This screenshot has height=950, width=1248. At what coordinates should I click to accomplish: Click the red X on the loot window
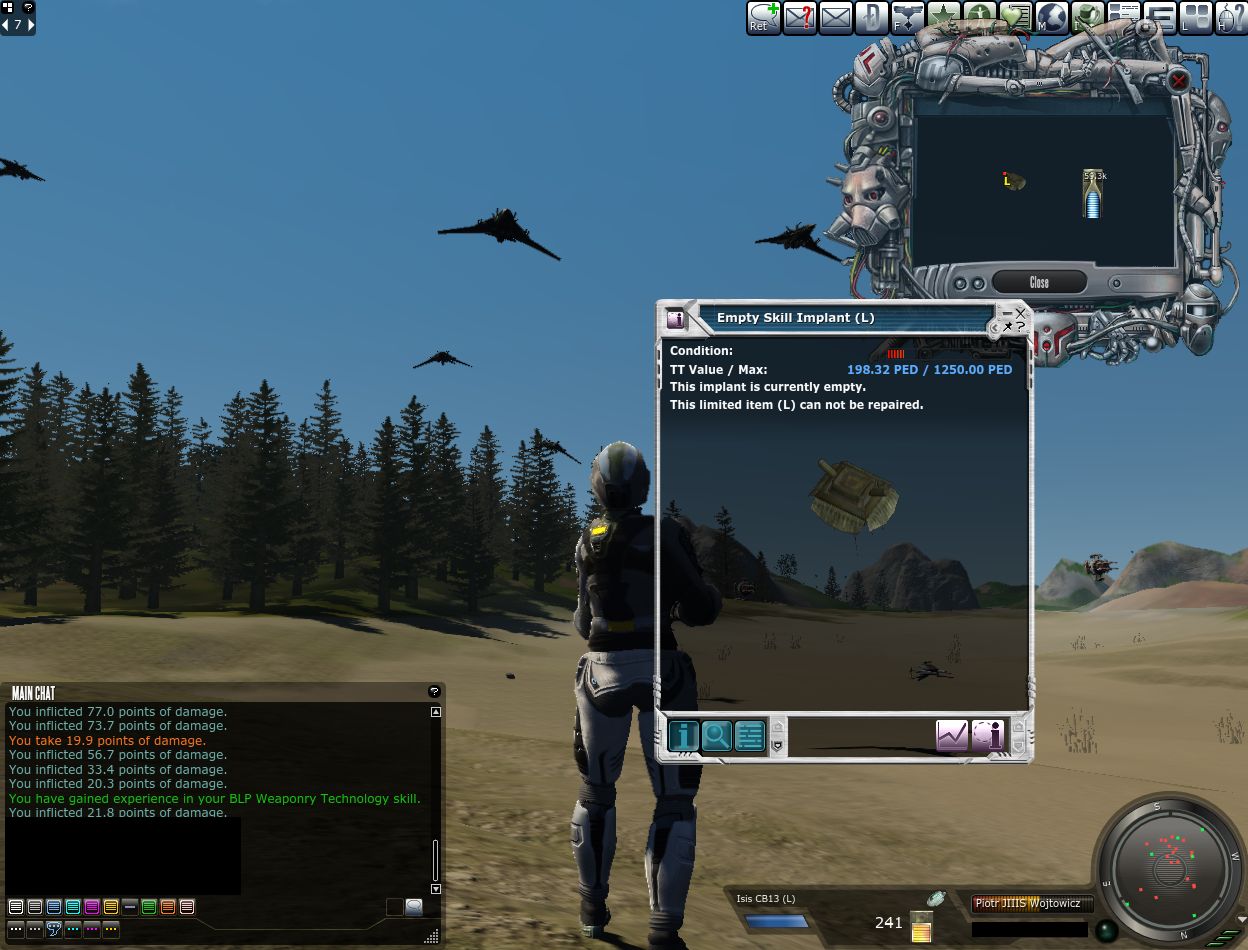pos(1179,81)
